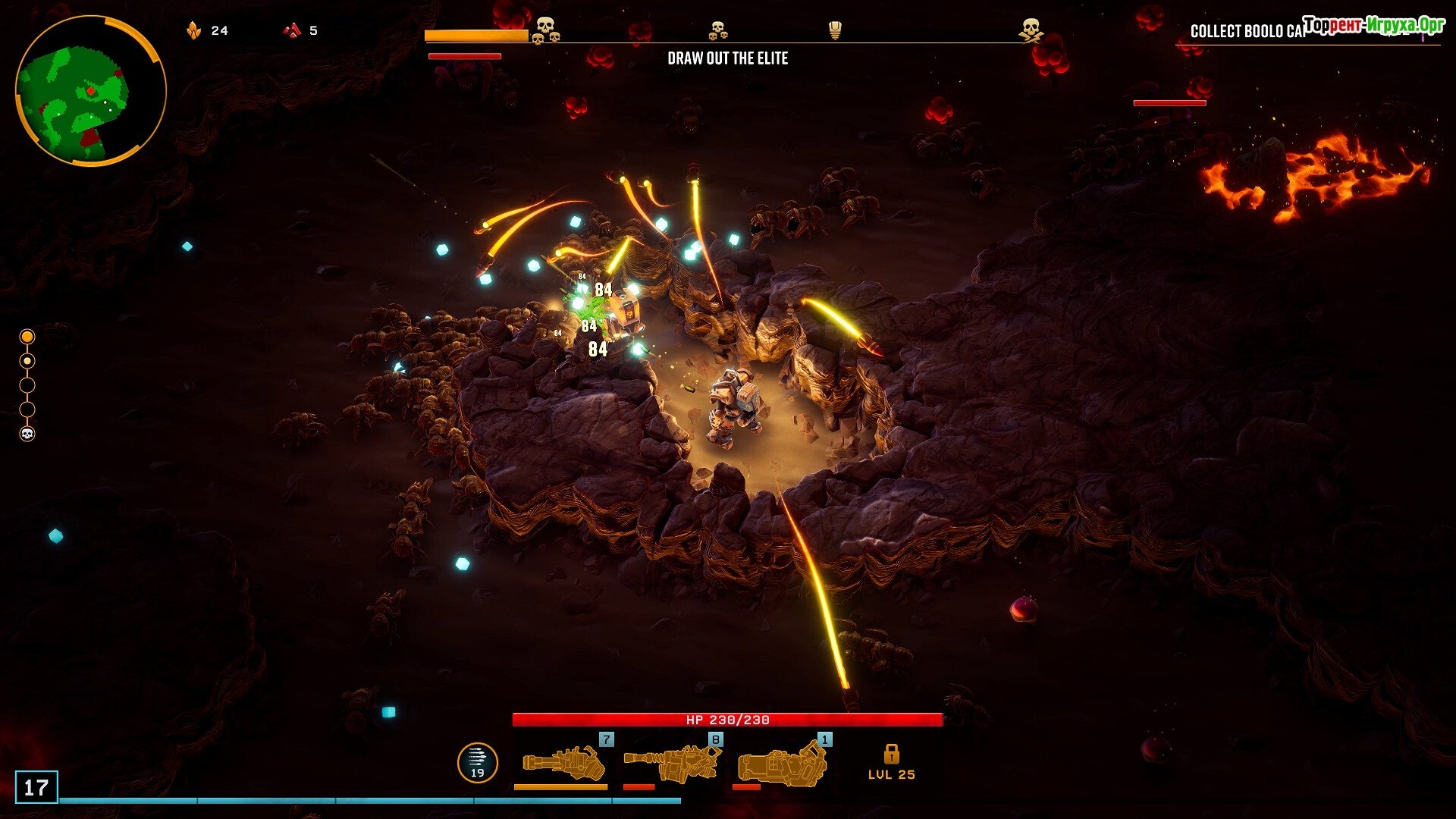Click the drill pod marker on wave timeline
Screen dimensions: 1456x819
pos(835,30)
